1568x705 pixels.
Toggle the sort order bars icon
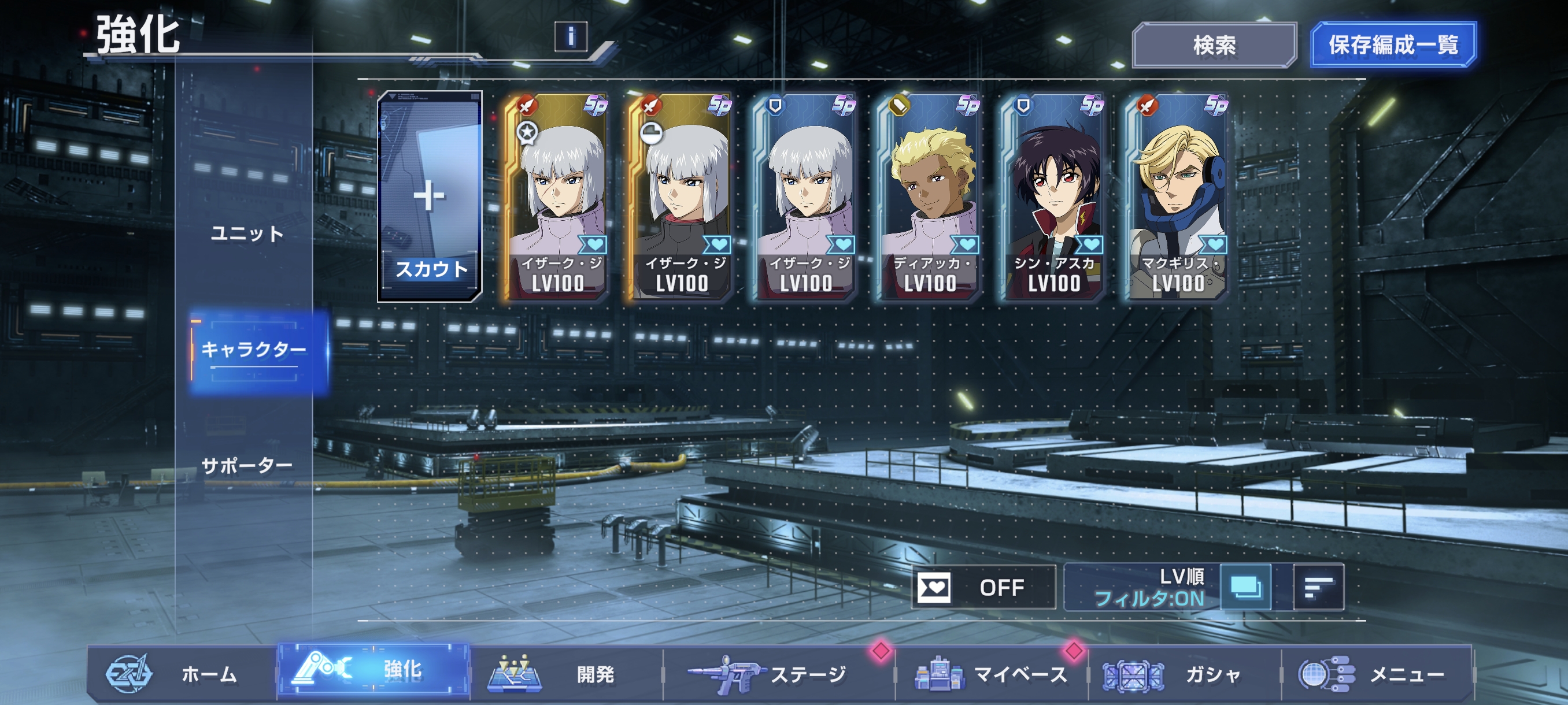click(1318, 587)
